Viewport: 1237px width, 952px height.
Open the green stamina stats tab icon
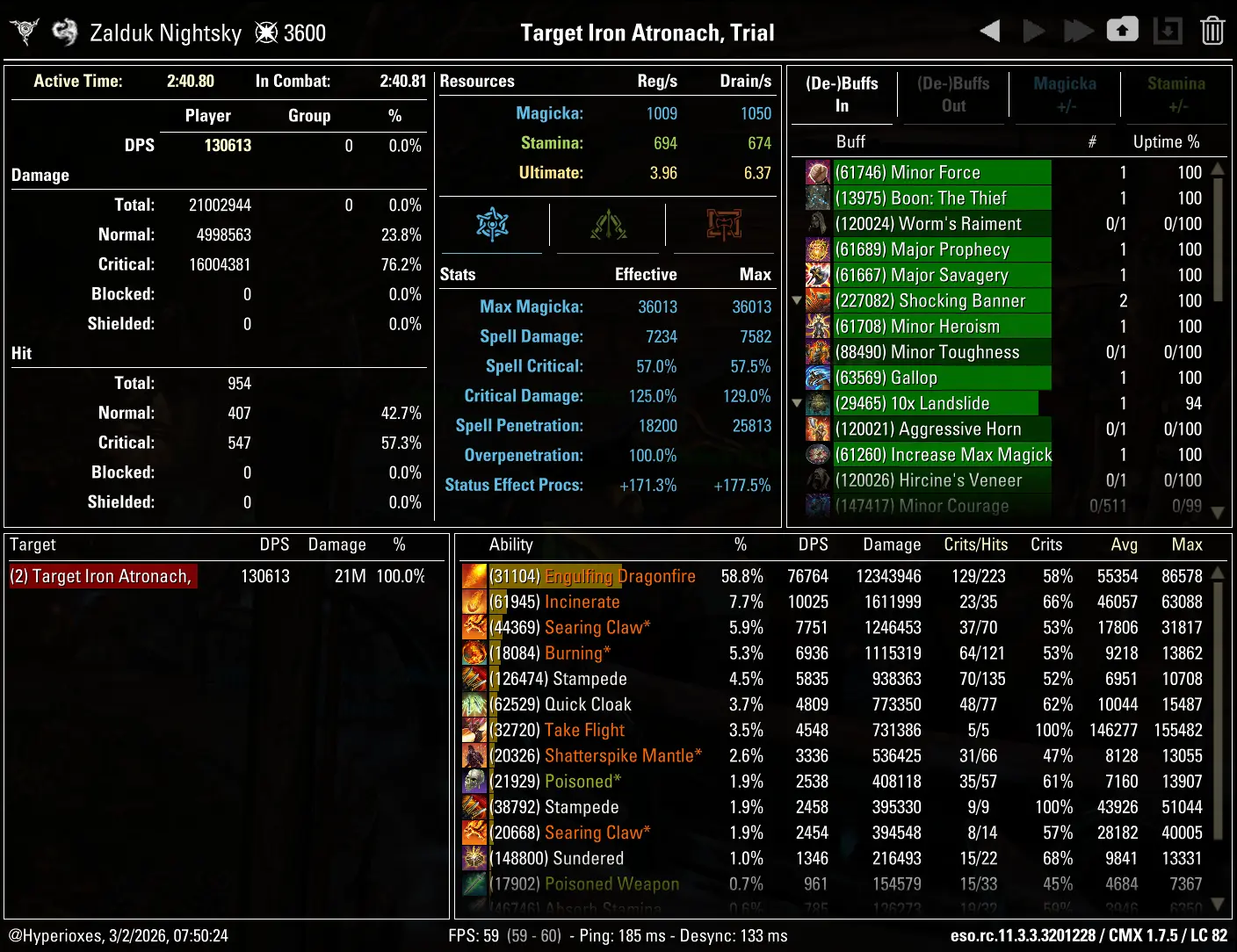607,225
